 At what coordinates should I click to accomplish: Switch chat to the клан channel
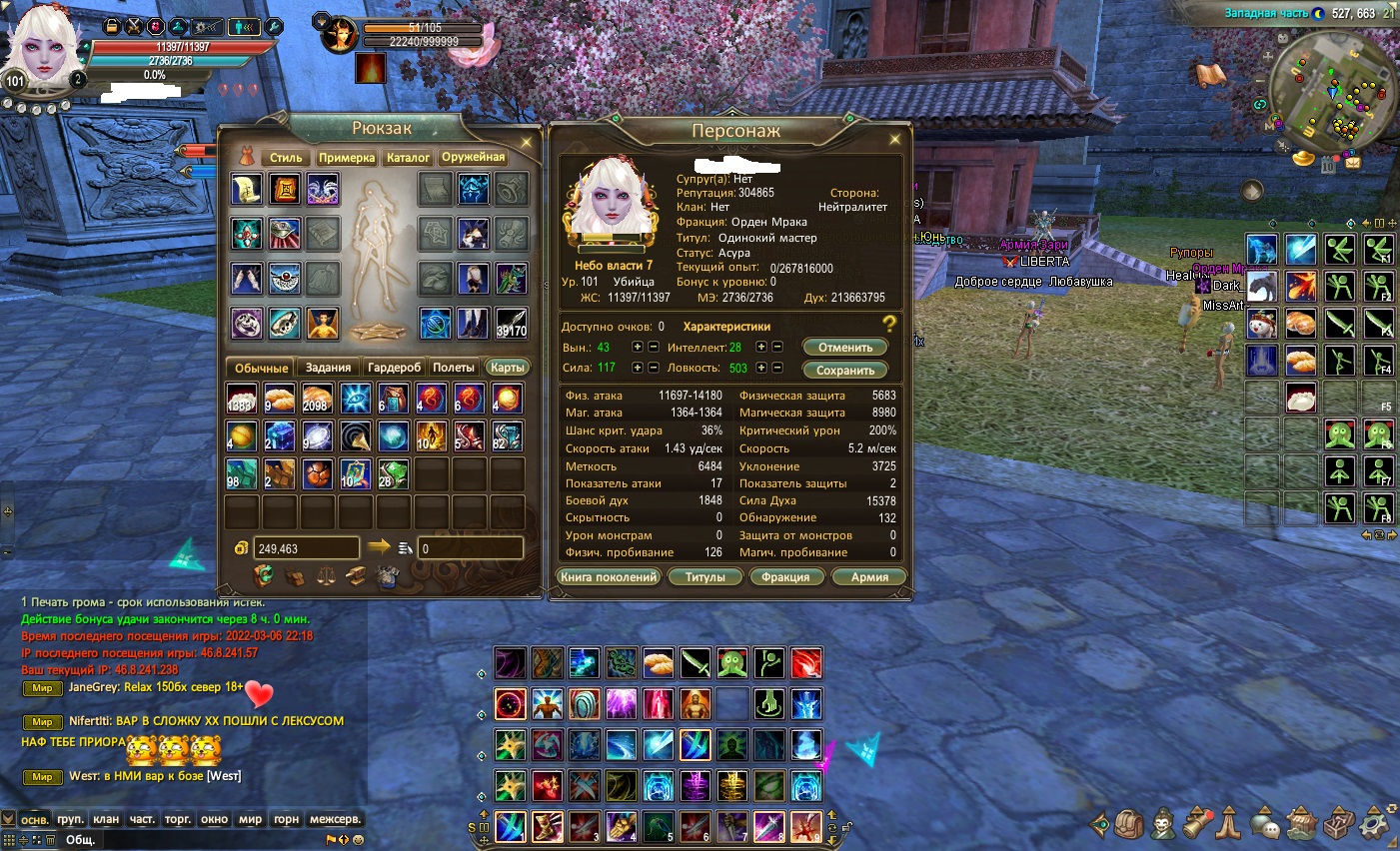pos(106,819)
